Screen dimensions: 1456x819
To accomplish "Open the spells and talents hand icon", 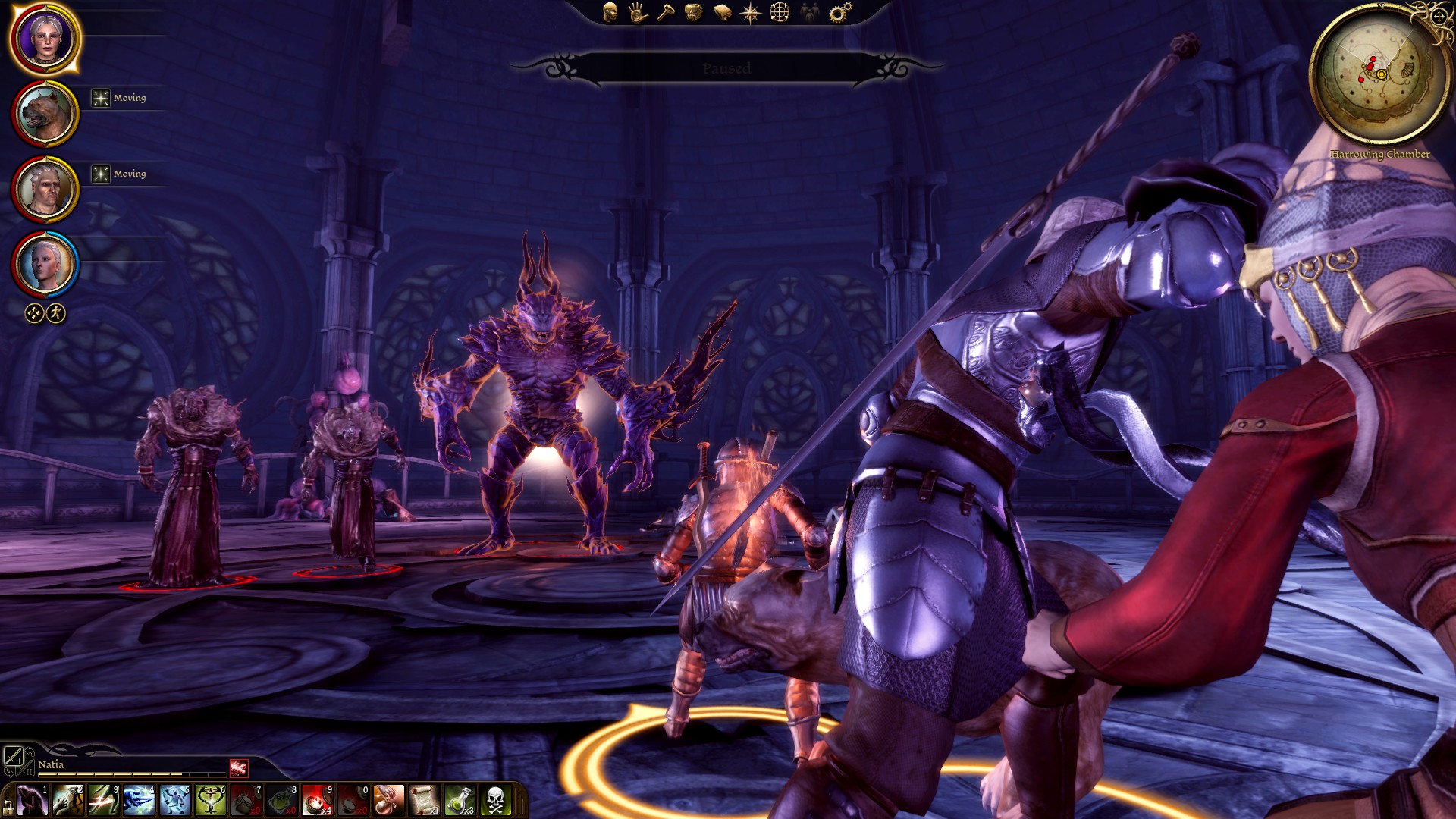I will click(x=638, y=12).
